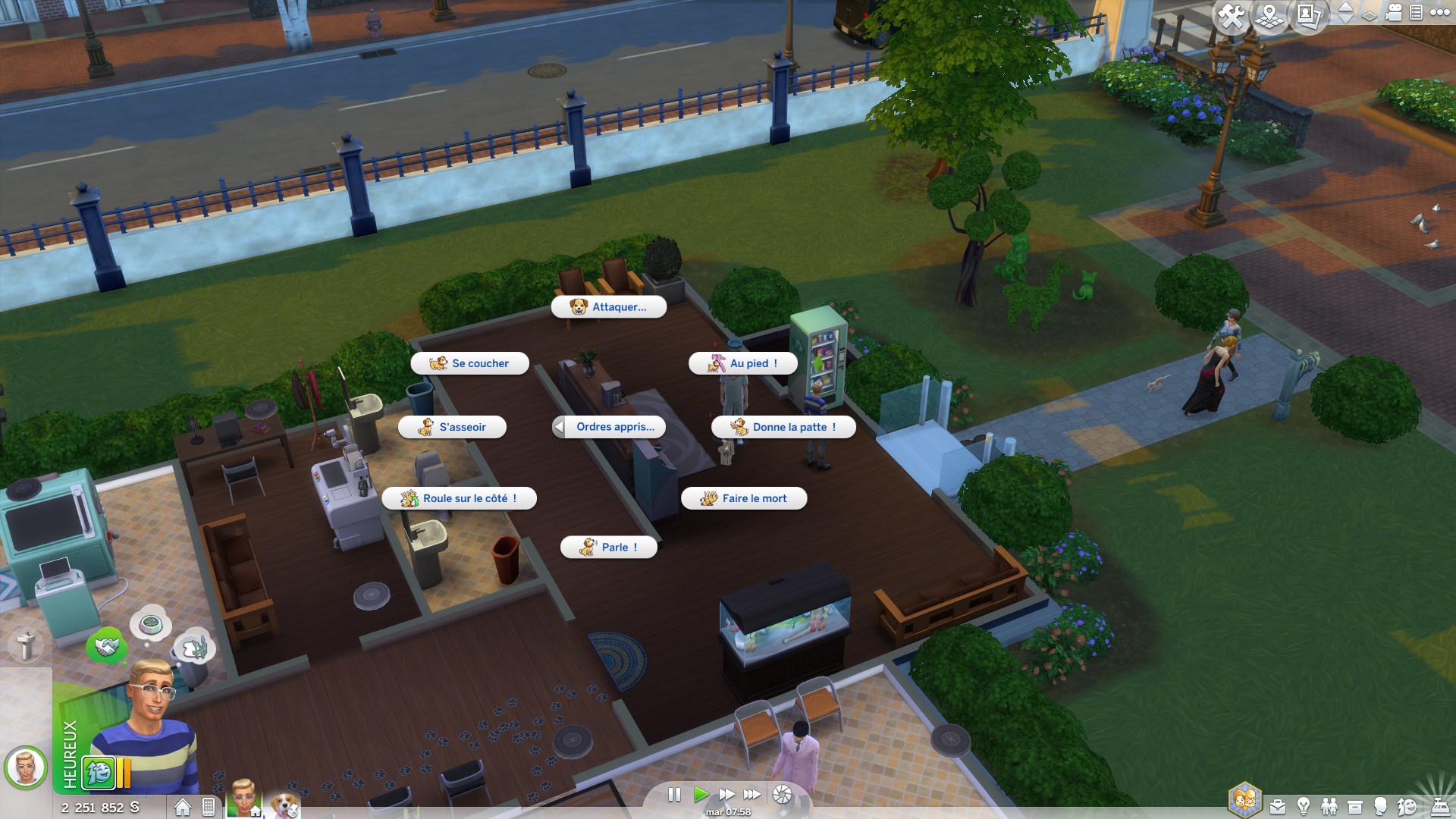The image size is (1456, 819).
Task: Open the relationships panel two-Sims icon
Action: (x=1329, y=807)
